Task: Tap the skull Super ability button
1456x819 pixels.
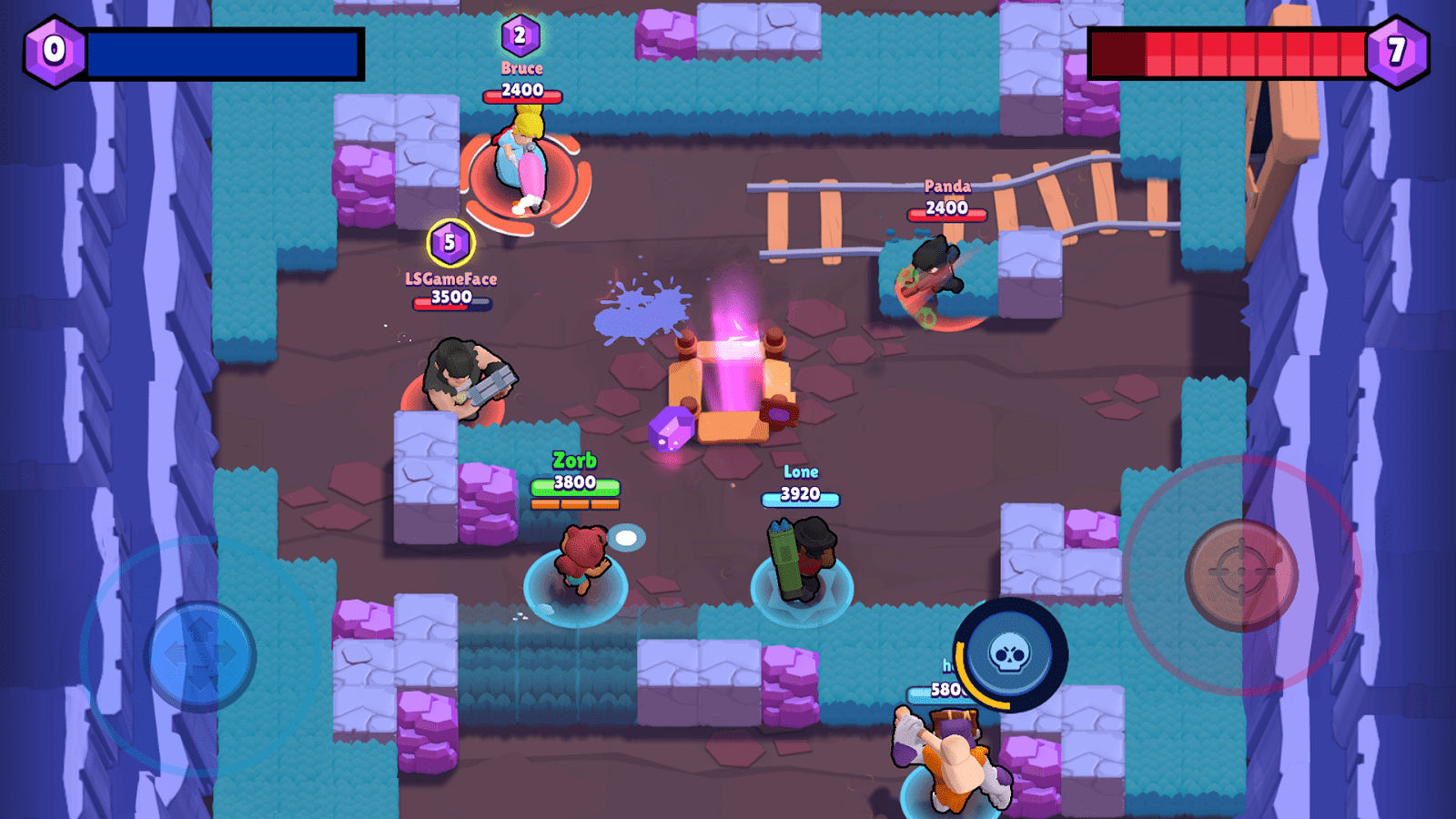Action: click(x=1008, y=659)
